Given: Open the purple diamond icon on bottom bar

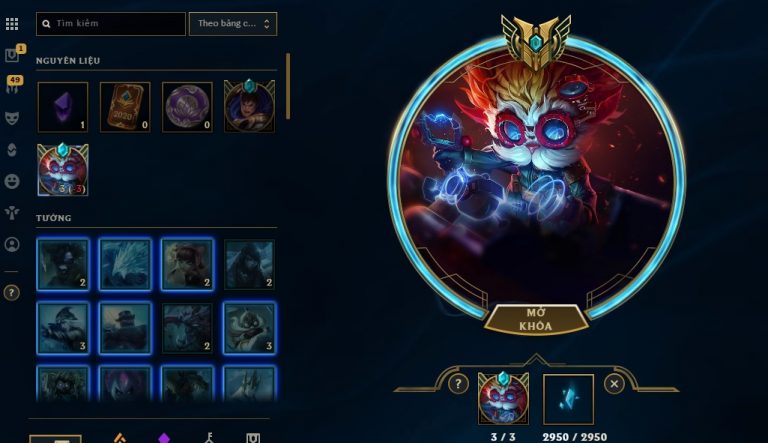Looking at the screenshot, I should point(165,438).
